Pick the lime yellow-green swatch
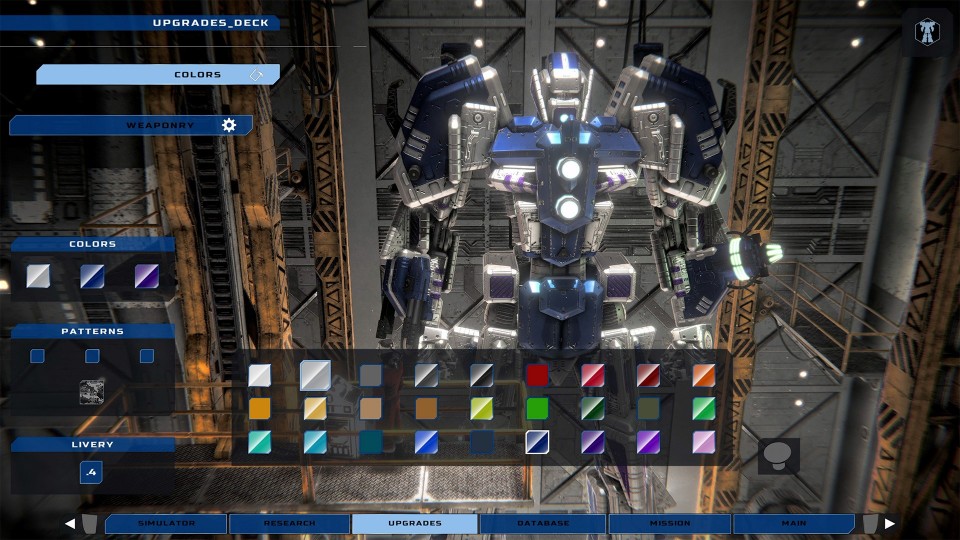960x540 pixels. click(x=482, y=408)
